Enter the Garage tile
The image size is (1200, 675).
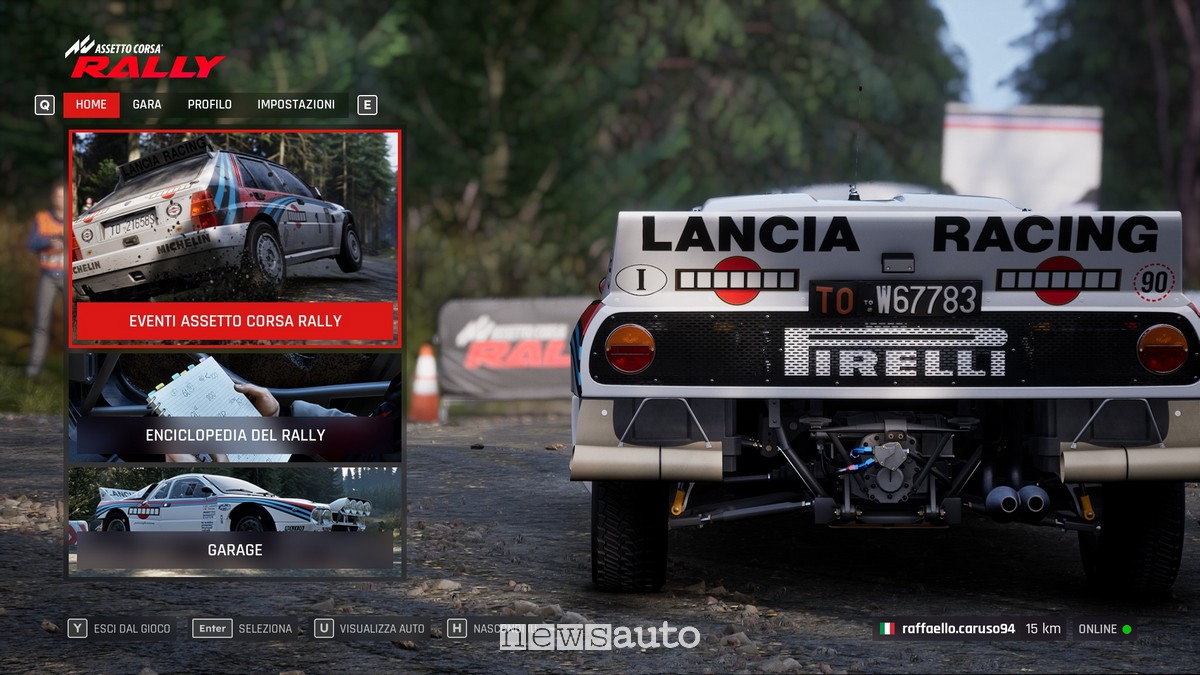235,521
